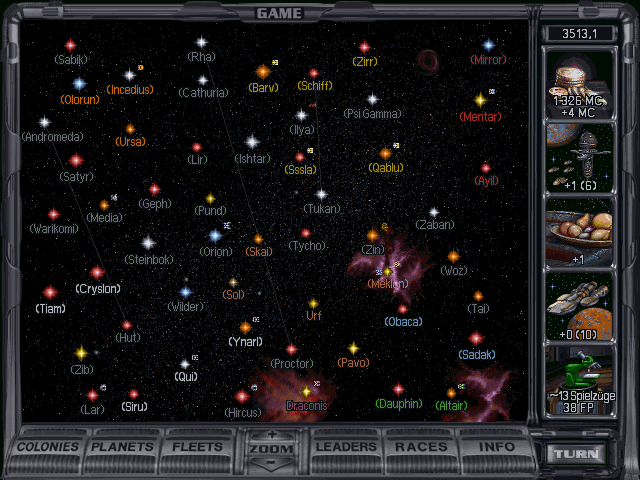View the Leaders screen
This screenshot has width=640, height=480.
pos(348,446)
